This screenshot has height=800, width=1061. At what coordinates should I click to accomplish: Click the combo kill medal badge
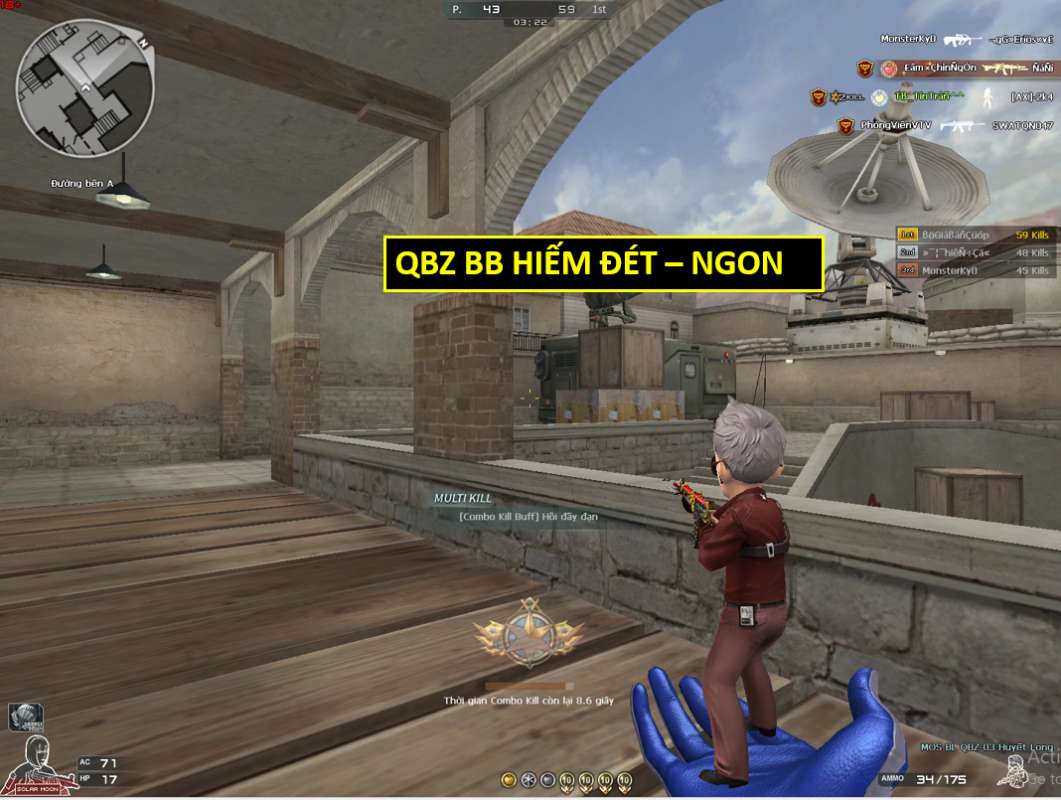point(526,632)
